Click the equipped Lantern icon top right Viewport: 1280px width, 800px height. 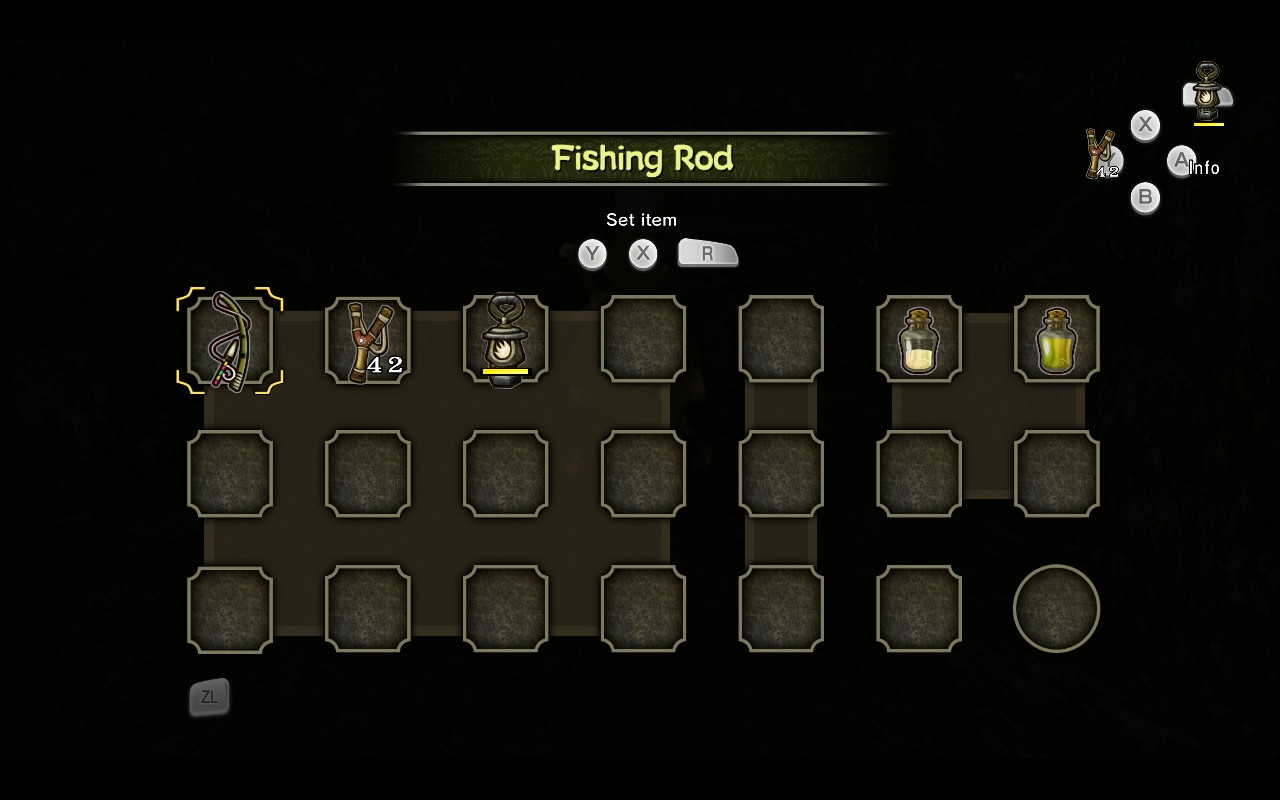click(1207, 92)
